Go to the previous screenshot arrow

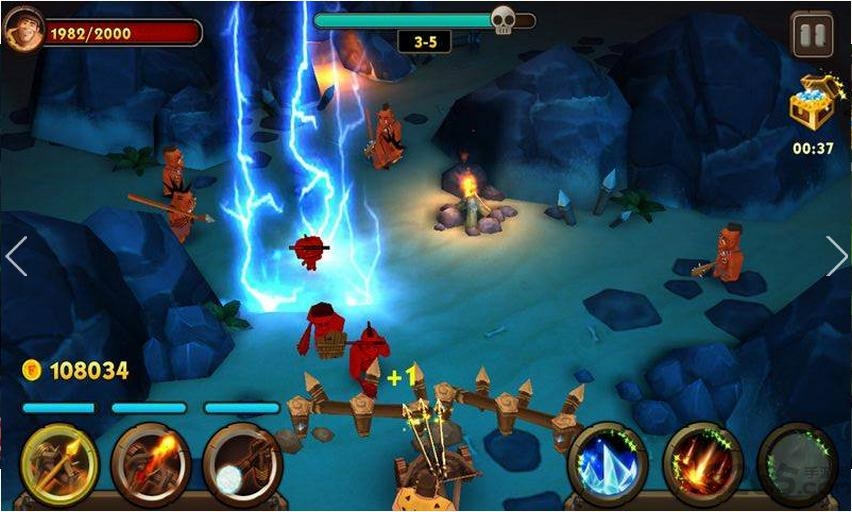(x=16, y=256)
